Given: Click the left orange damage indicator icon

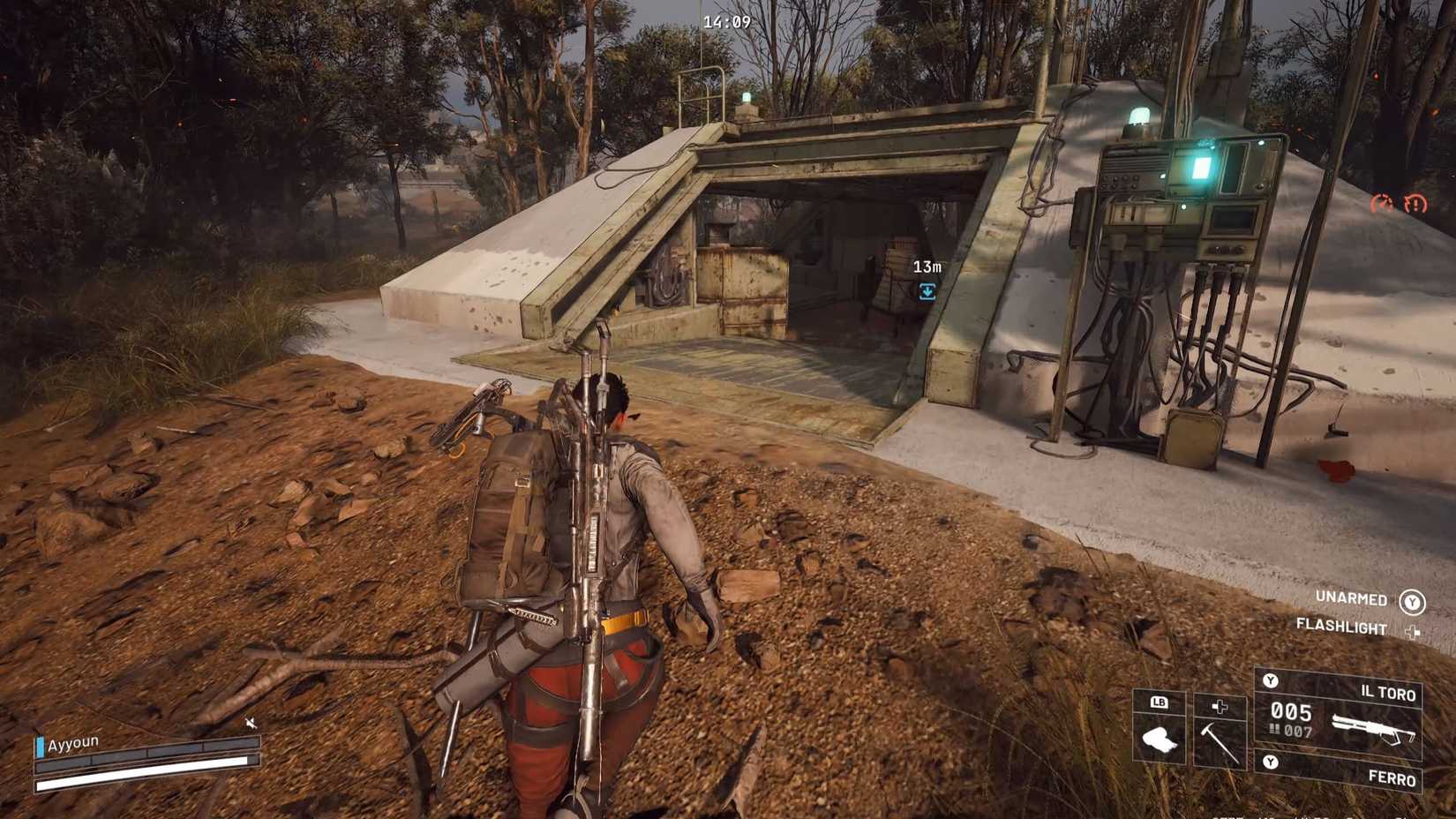Looking at the screenshot, I should pos(1382,203).
